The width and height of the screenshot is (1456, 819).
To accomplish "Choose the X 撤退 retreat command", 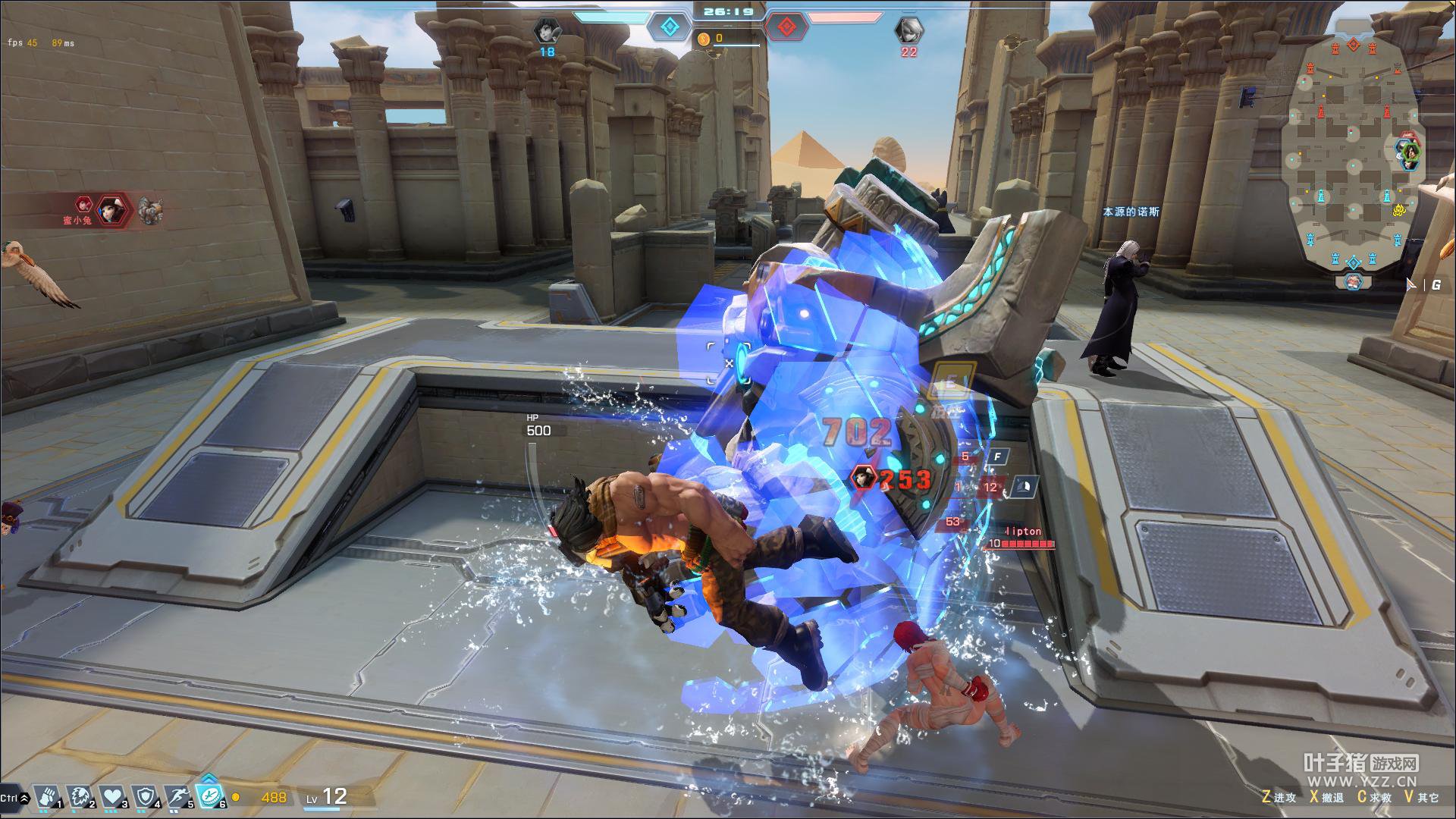I will click(x=1326, y=797).
